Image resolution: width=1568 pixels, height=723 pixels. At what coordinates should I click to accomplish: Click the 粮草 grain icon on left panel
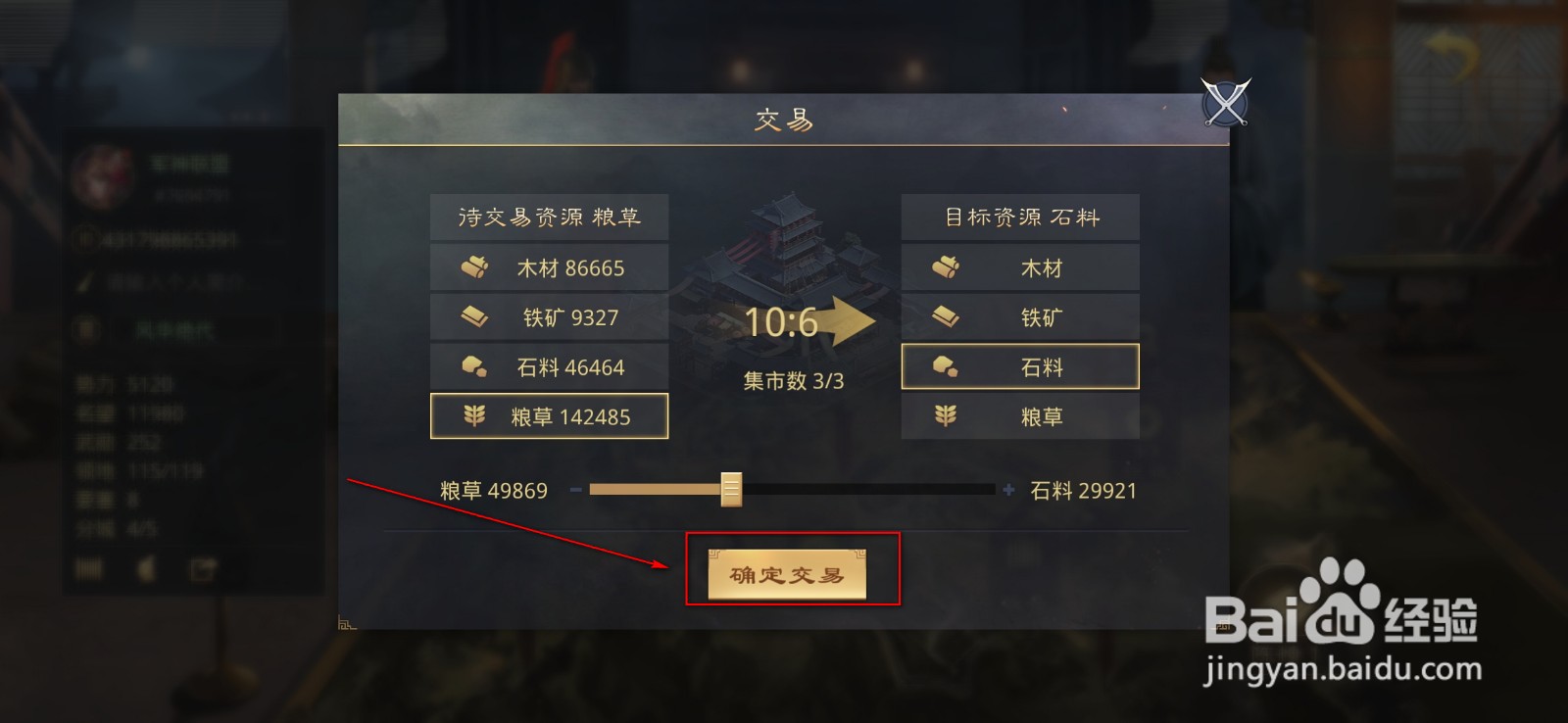coord(477,415)
